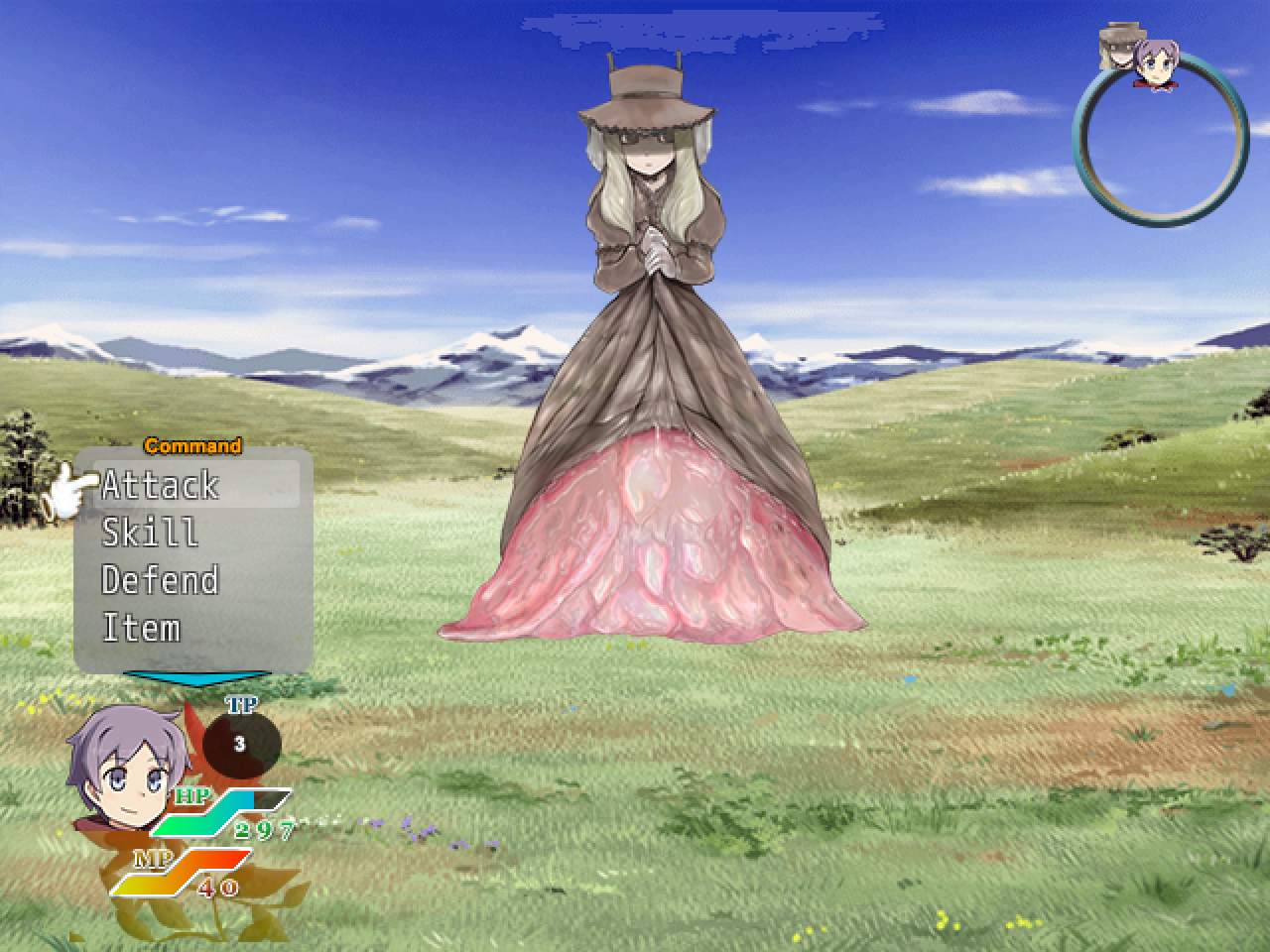
Task: Select the Attack command
Action: pos(159,486)
